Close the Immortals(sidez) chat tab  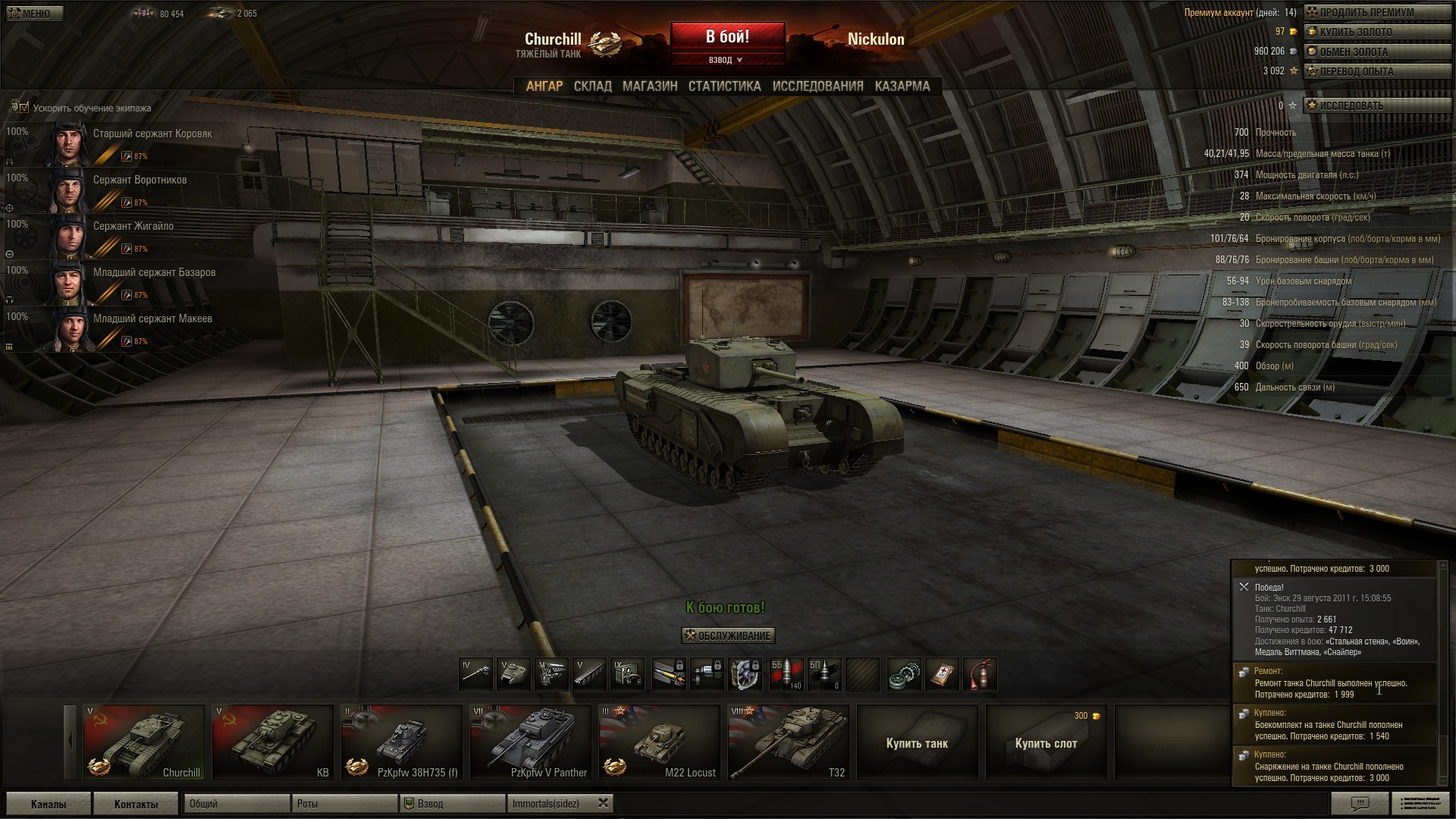coord(603,803)
